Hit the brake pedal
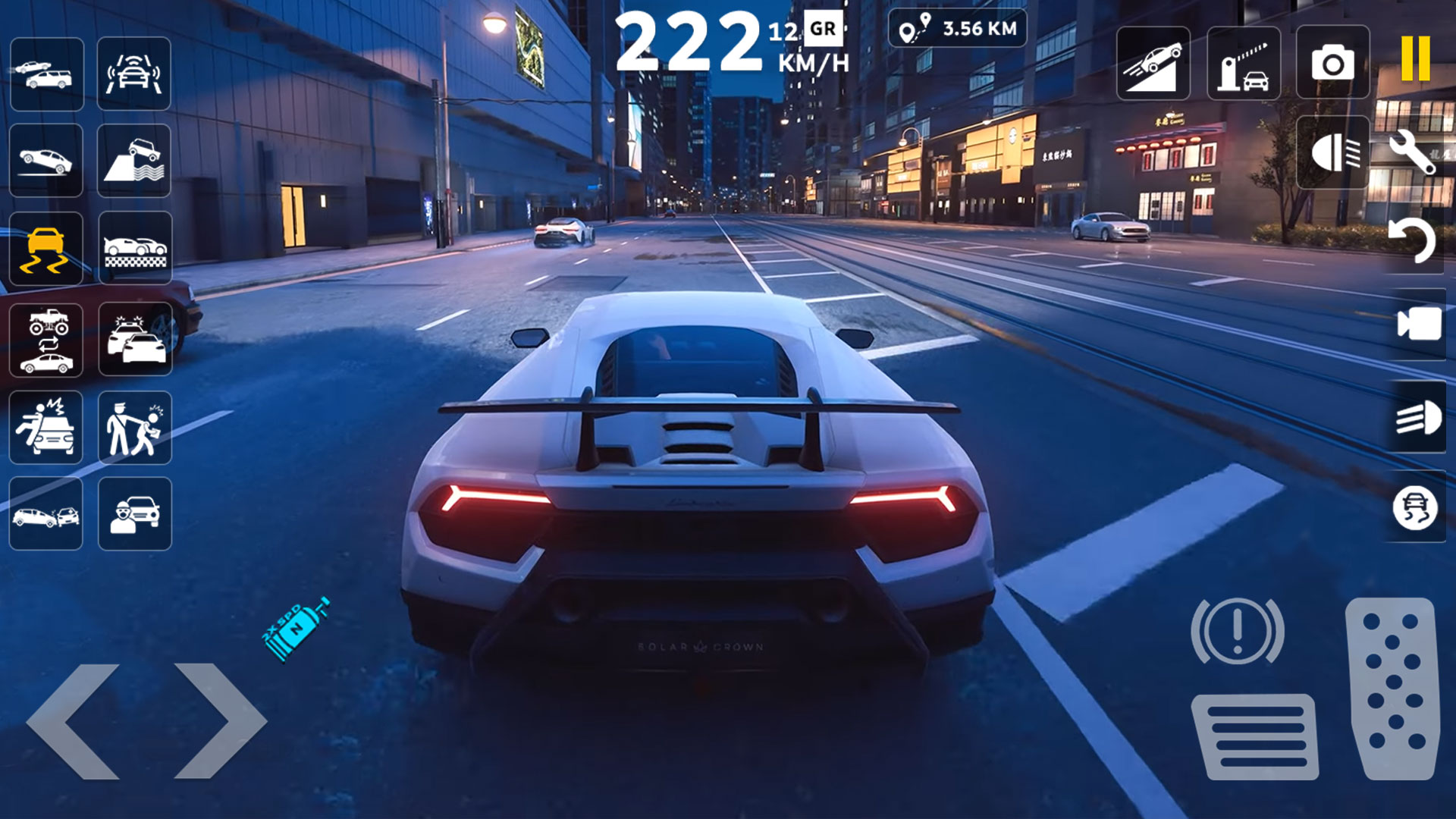 [x=1255, y=736]
